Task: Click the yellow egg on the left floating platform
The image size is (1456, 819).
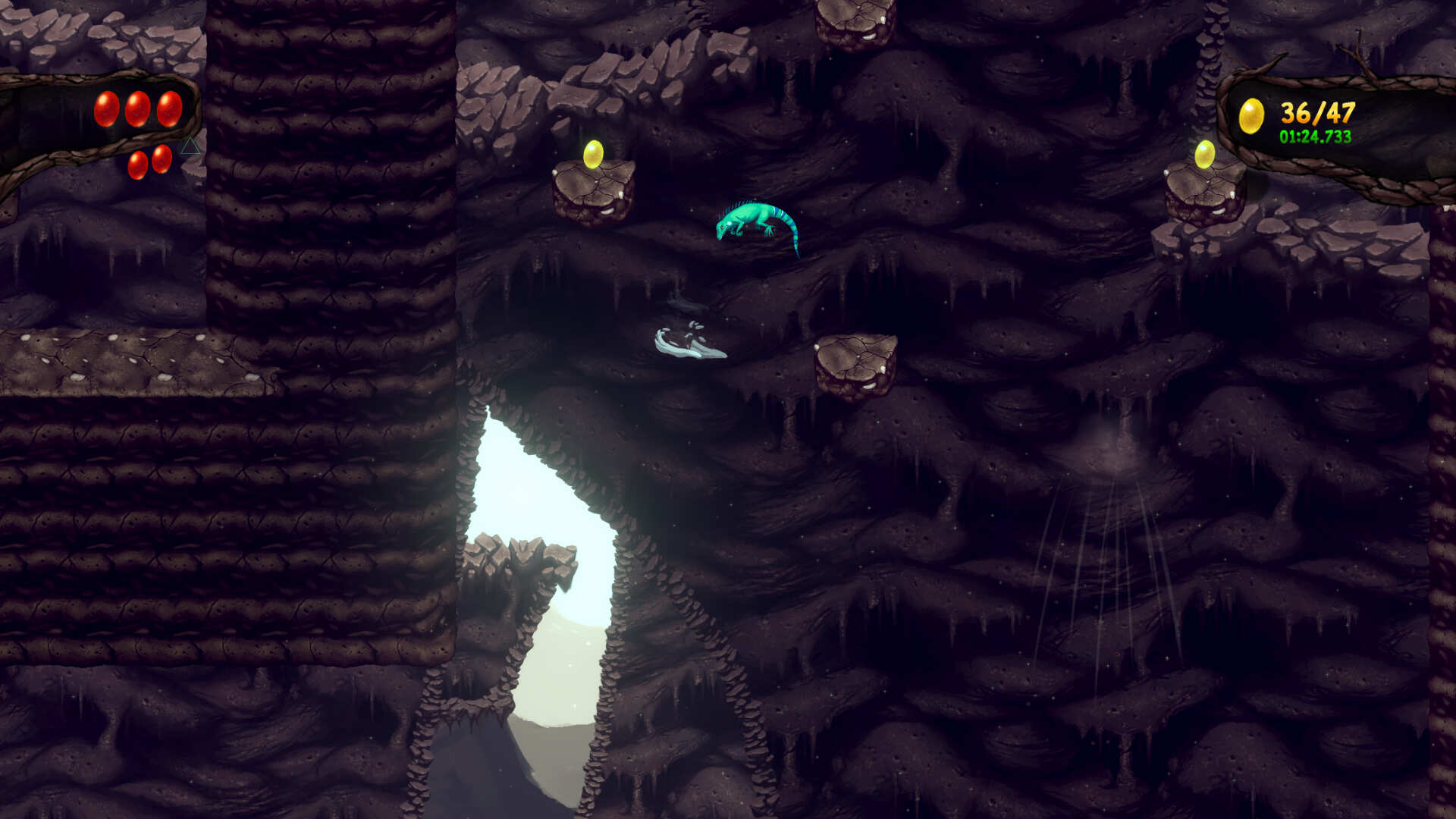Action: tap(593, 154)
